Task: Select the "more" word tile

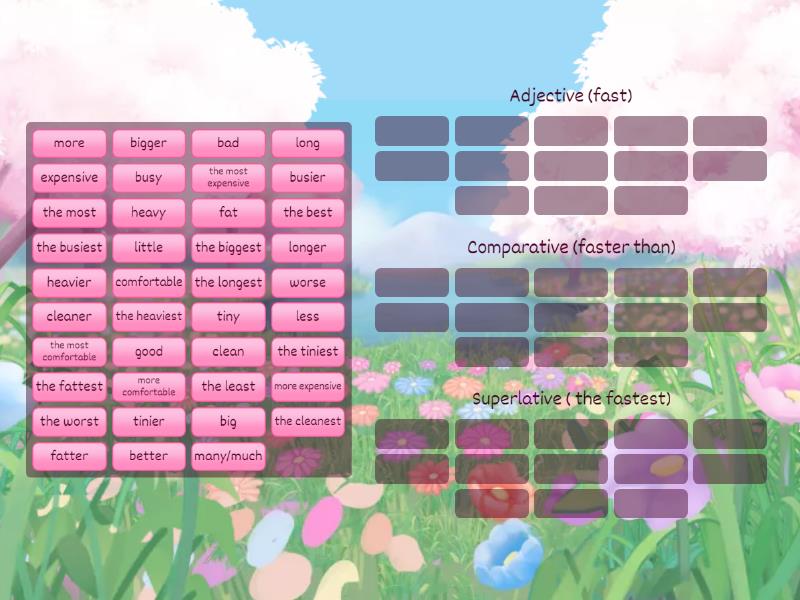Action: 69,143
